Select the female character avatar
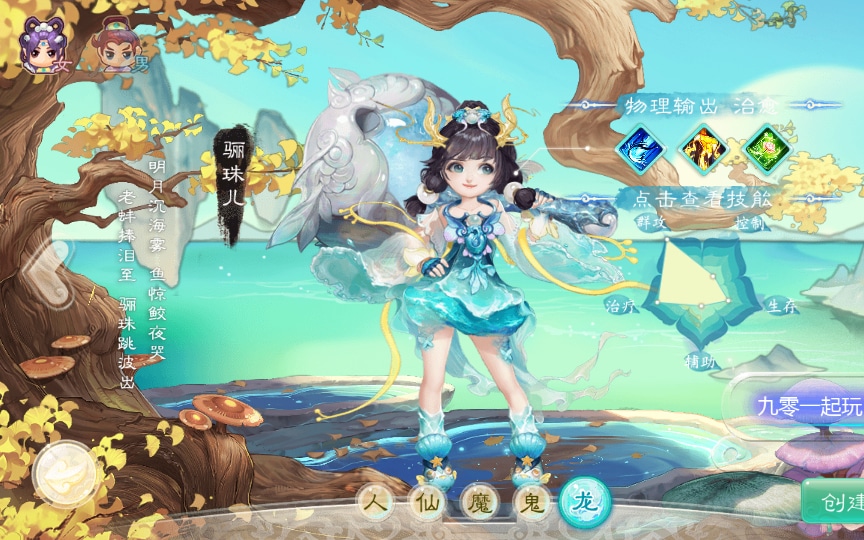Image resolution: width=864 pixels, height=540 pixels. [x=42, y=45]
